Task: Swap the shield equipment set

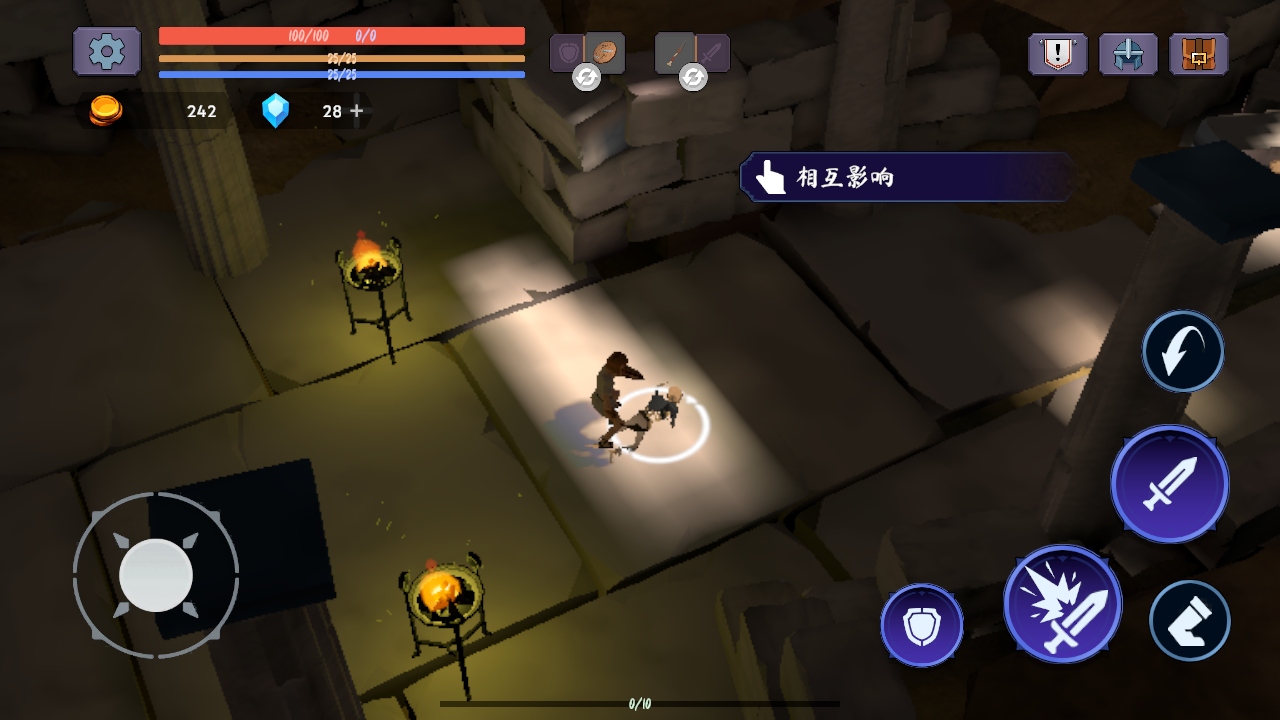Action: (x=587, y=76)
